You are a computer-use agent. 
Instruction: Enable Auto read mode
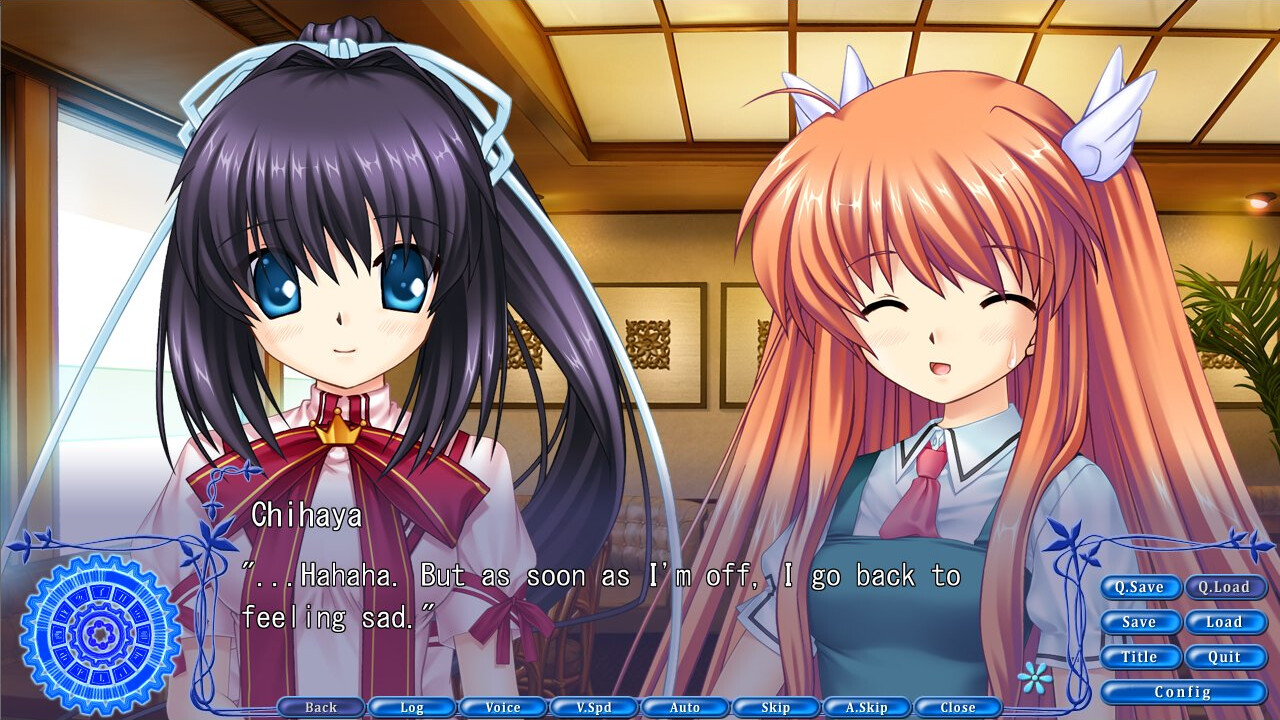(x=685, y=707)
